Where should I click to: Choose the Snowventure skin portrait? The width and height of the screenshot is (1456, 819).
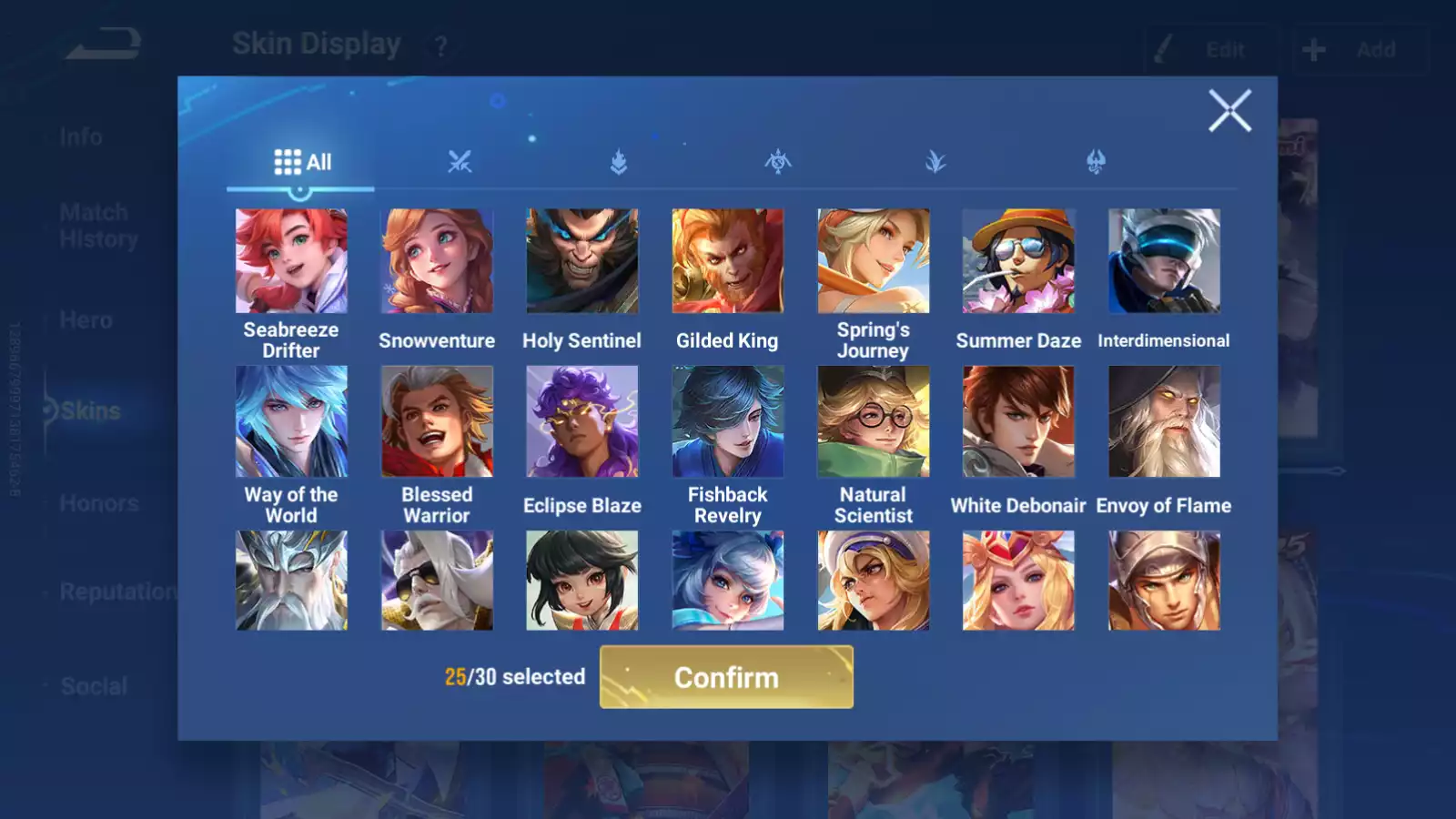click(437, 261)
